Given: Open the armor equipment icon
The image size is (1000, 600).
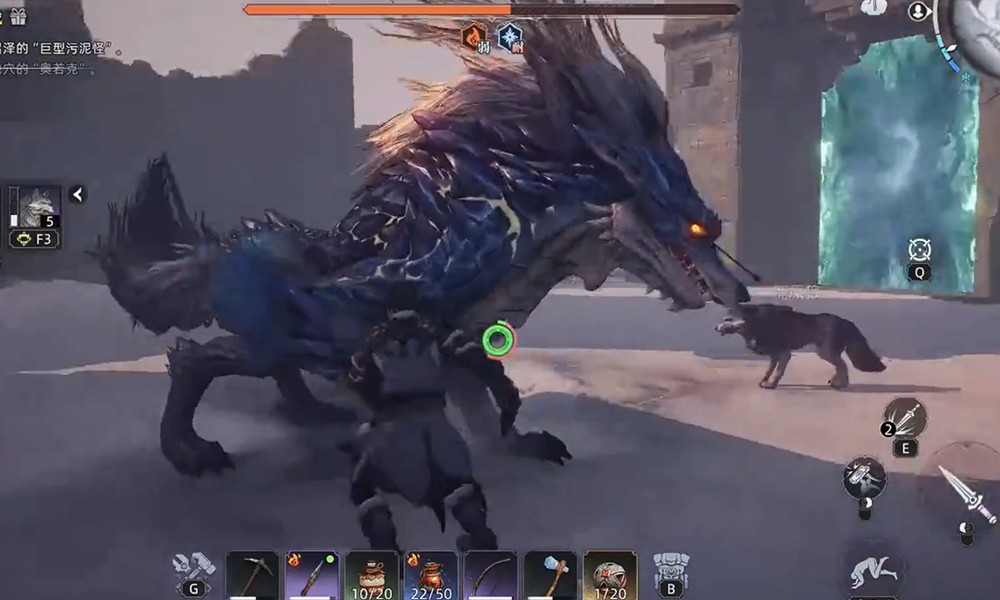Looking at the screenshot, I should (669, 568).
